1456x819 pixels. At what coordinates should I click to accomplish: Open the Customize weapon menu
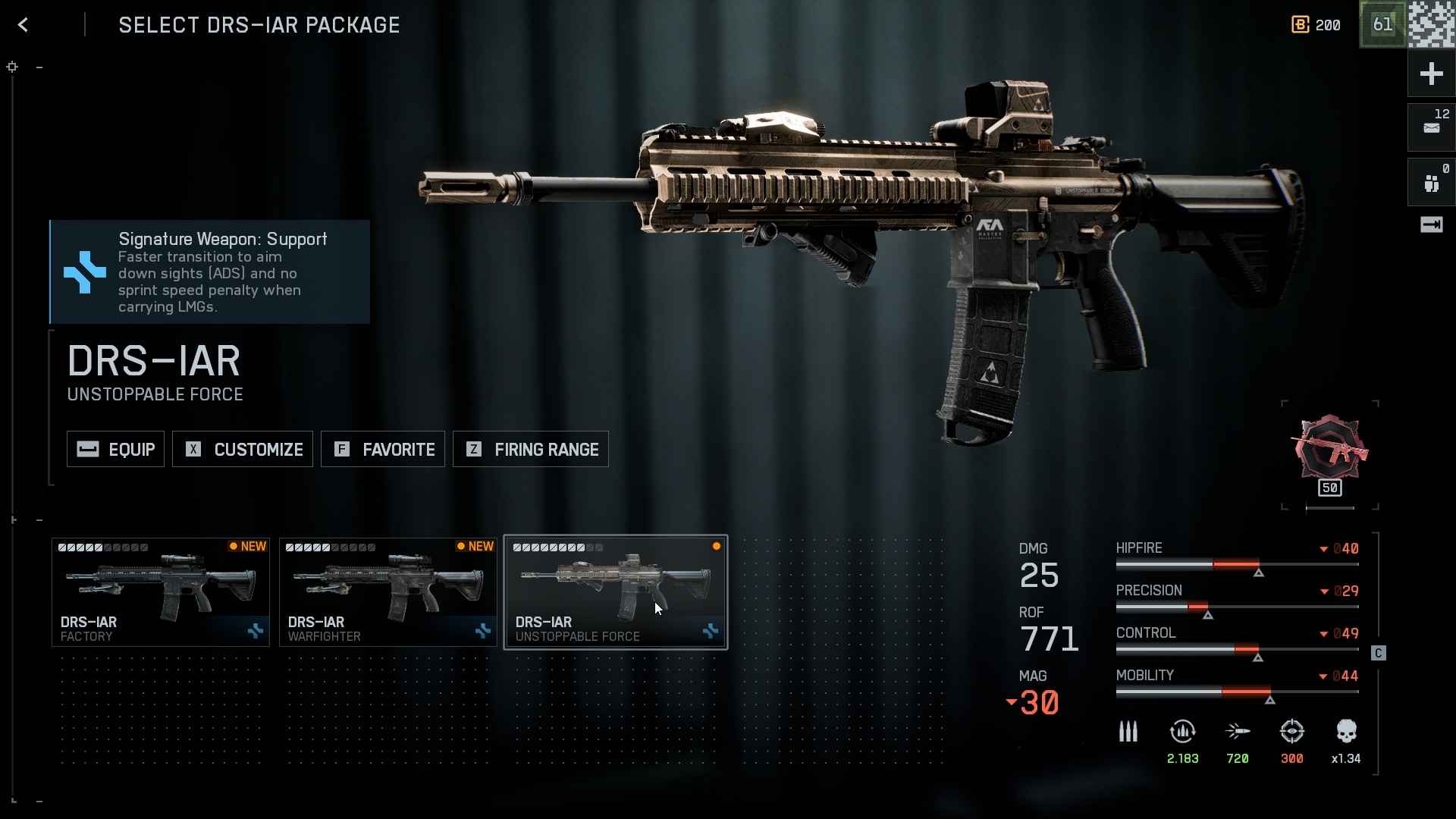[x=243, y=450]
